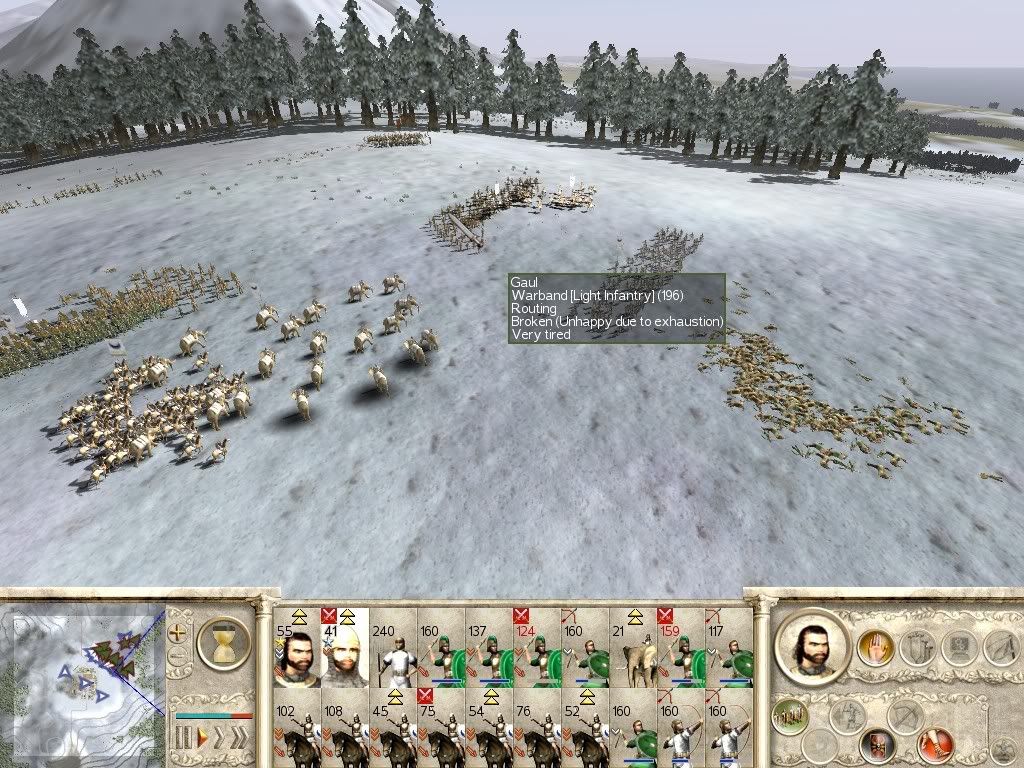Screen dimensions: 1024x768
Task: Select the cavalry unit card showing 102
Action: click(296, 727)
